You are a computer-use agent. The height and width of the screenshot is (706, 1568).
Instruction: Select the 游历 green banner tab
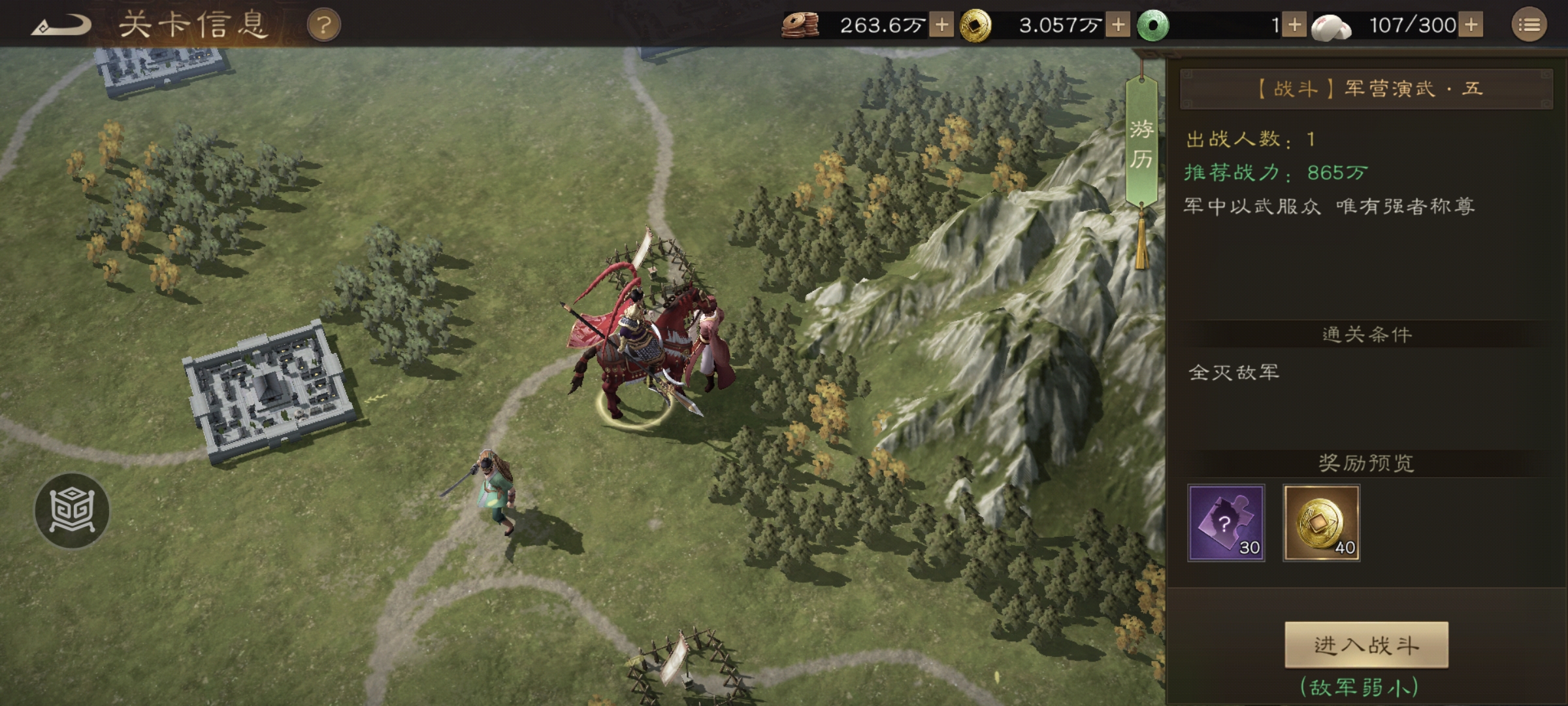point(1141,144)
